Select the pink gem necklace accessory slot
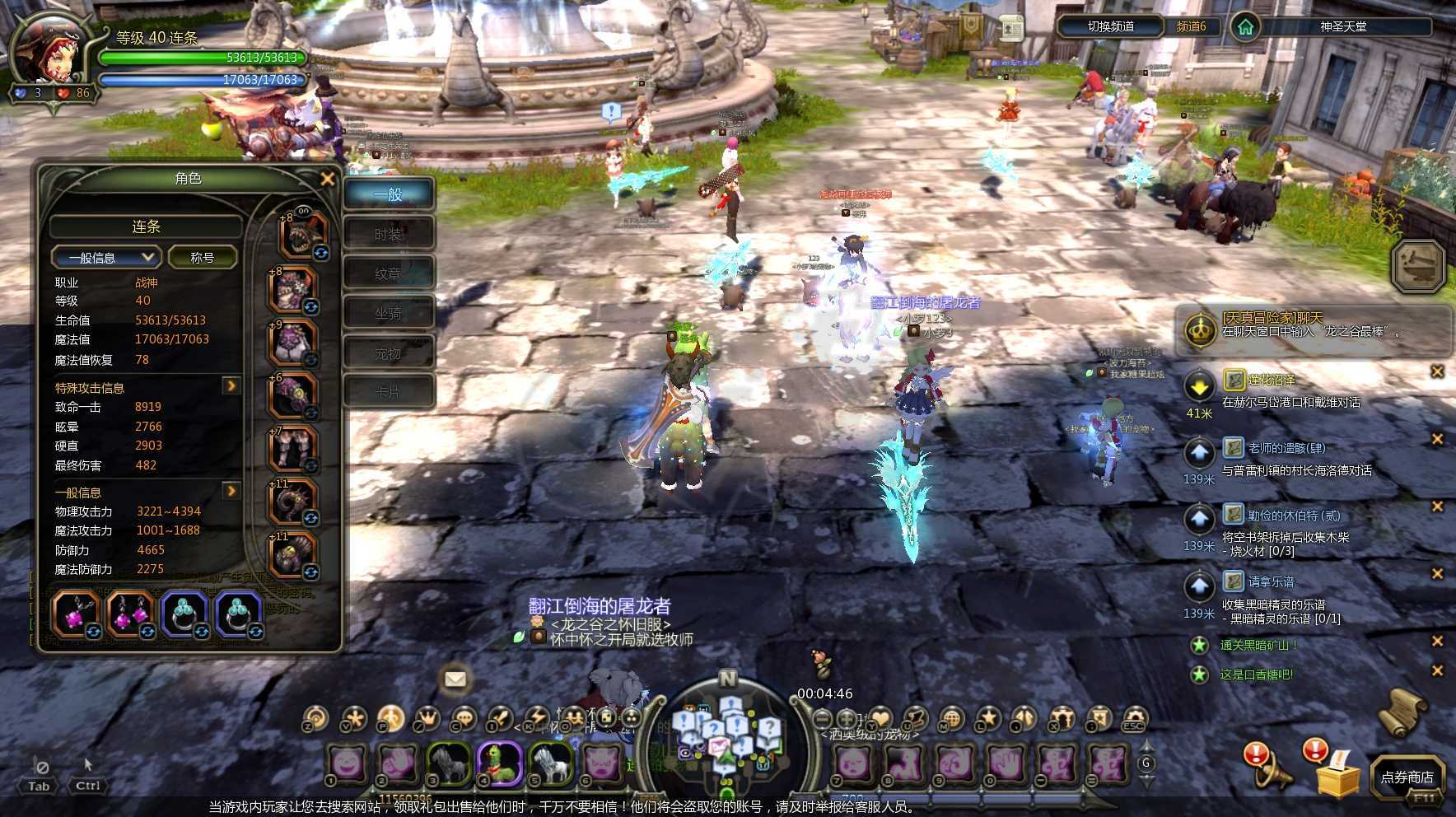 [x=75, y=614]
